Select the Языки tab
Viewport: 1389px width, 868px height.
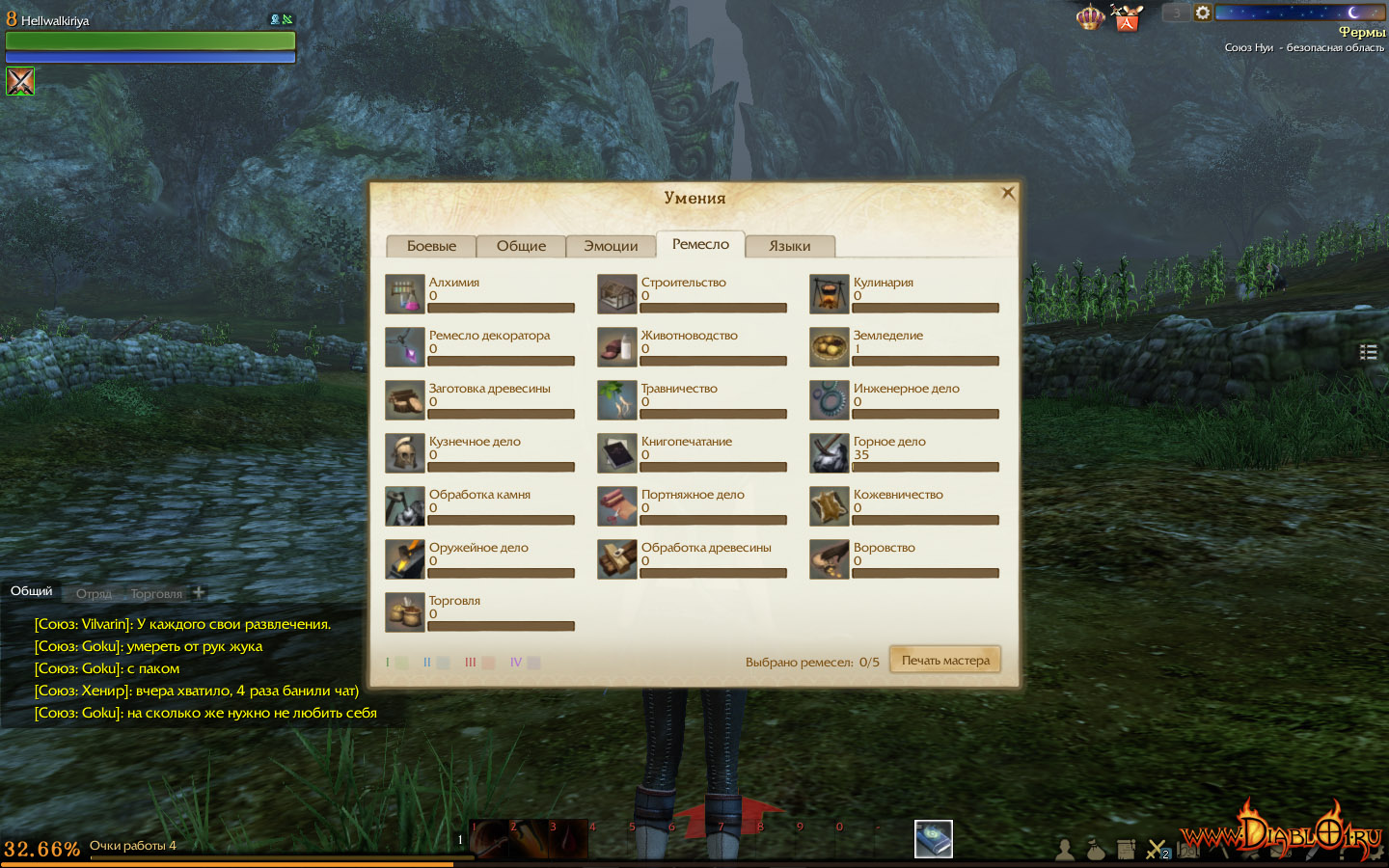(789, 246)
